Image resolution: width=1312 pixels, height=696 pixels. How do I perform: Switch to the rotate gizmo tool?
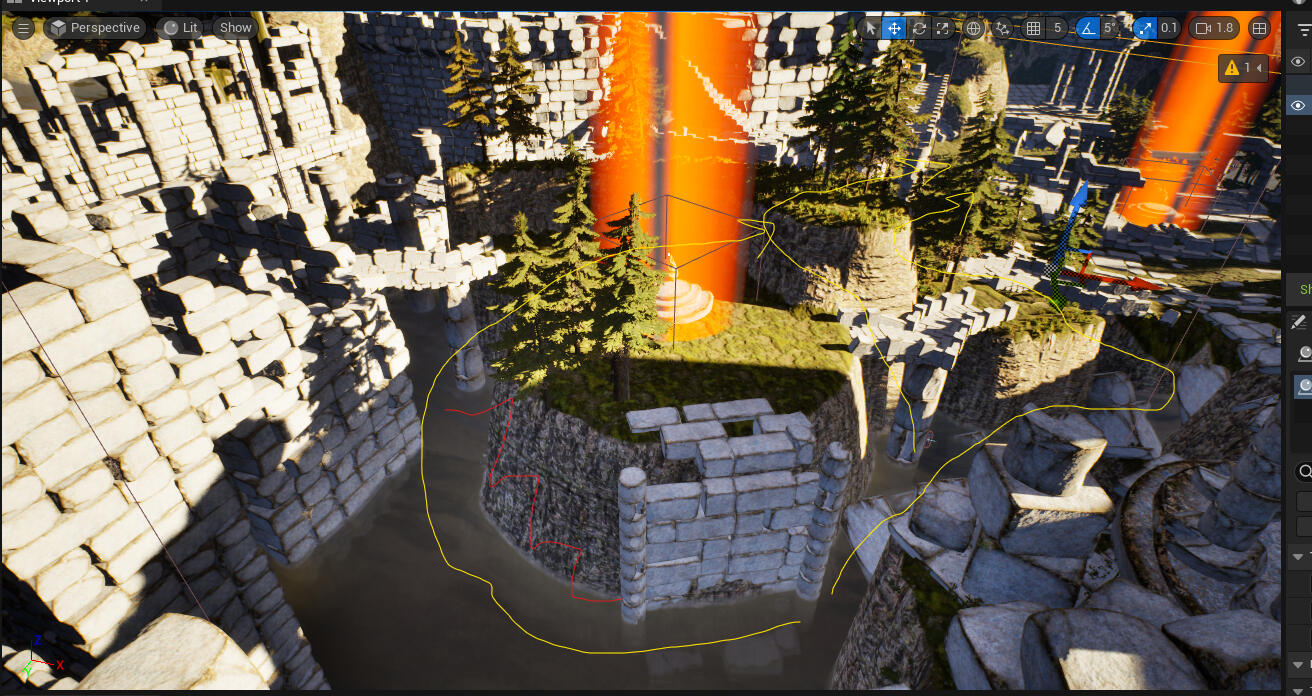(x=918, y=28)
